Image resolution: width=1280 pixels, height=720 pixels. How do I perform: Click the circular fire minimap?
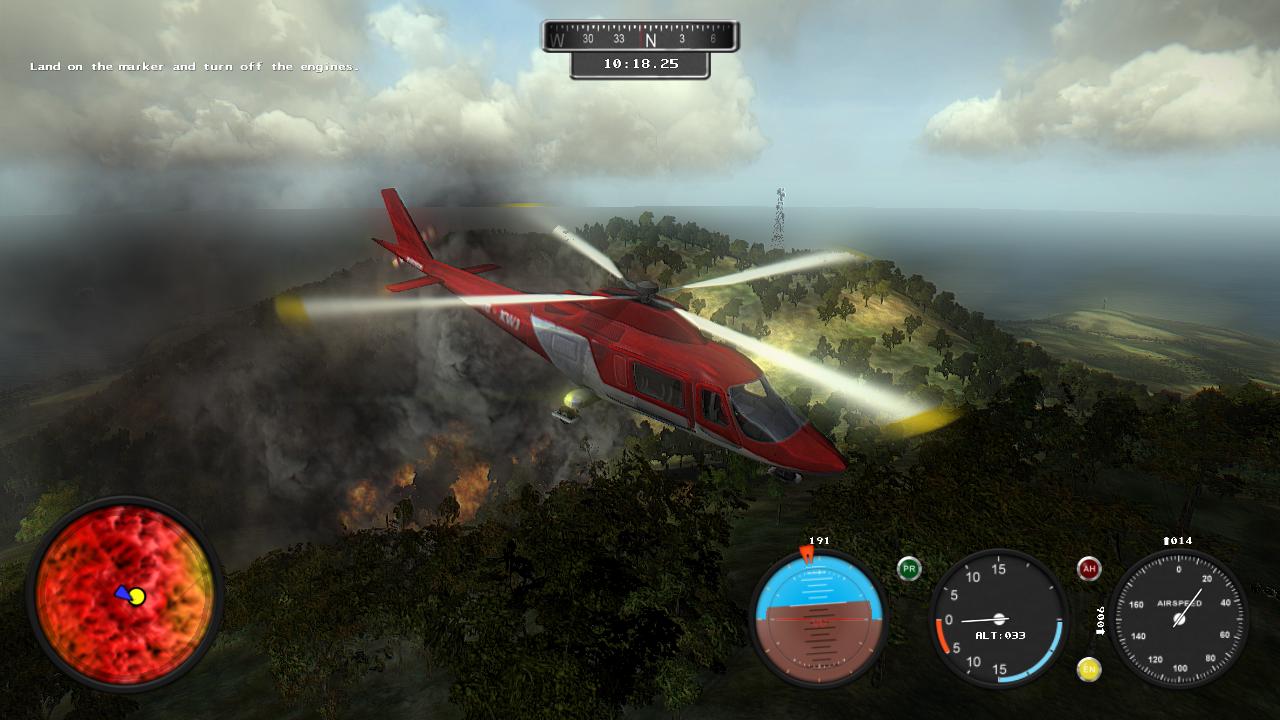point(125,594)
